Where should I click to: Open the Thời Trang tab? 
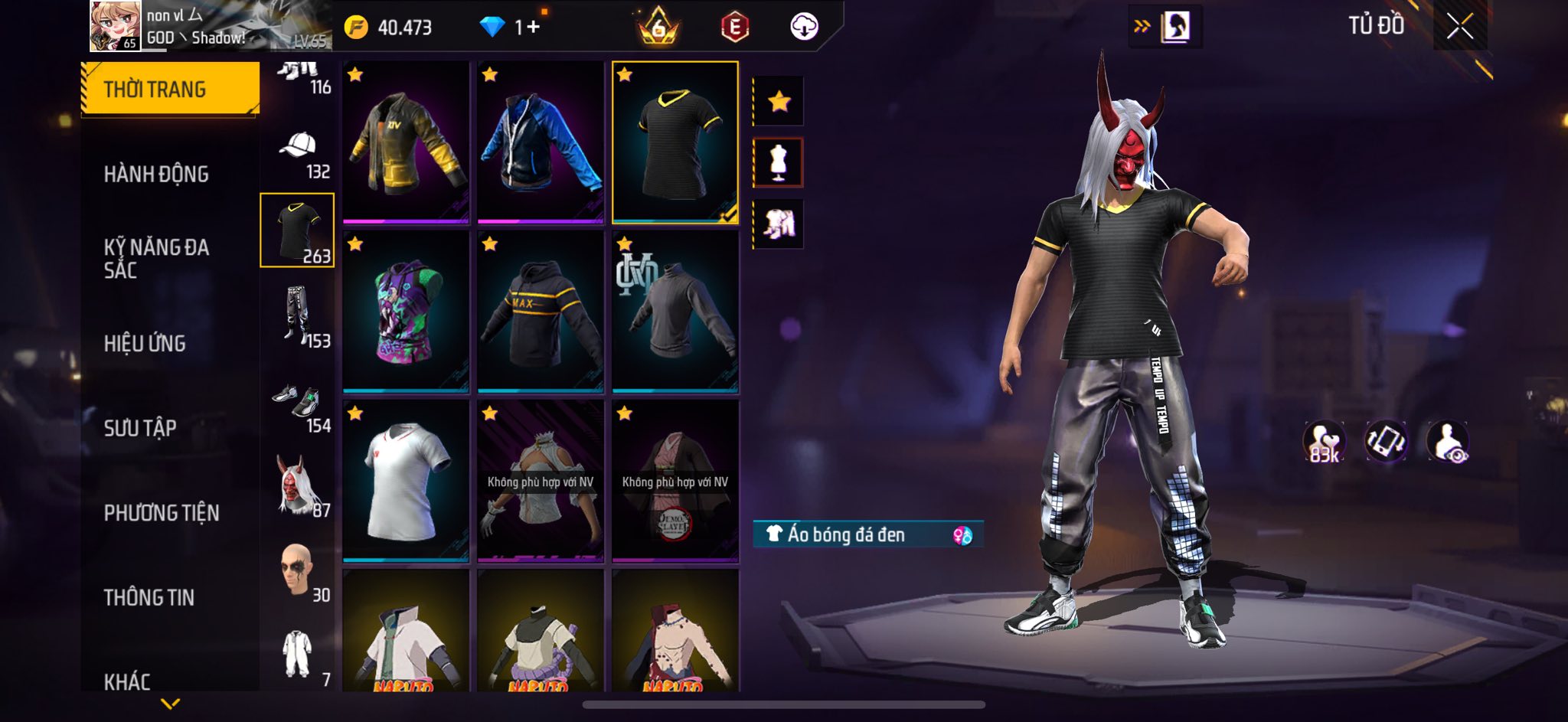170,89
